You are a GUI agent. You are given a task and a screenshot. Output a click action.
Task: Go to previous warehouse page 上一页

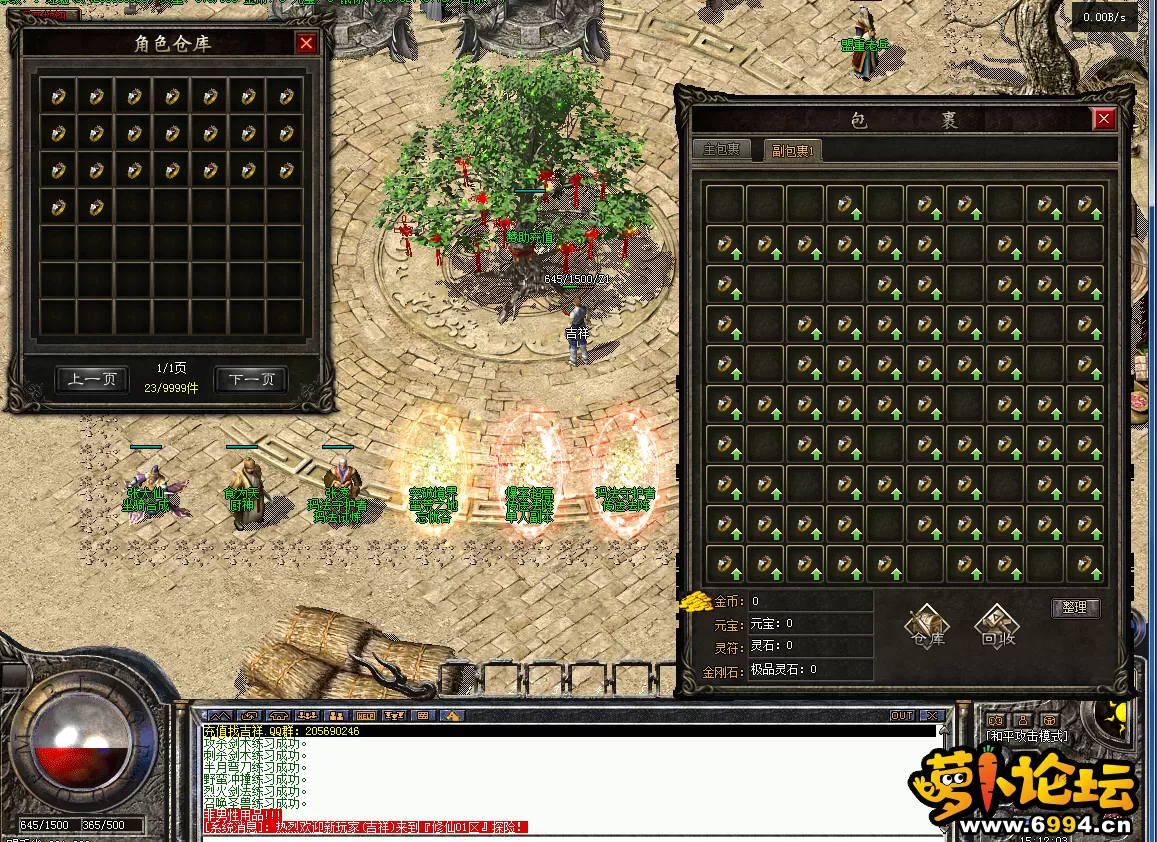coord(92,380)
